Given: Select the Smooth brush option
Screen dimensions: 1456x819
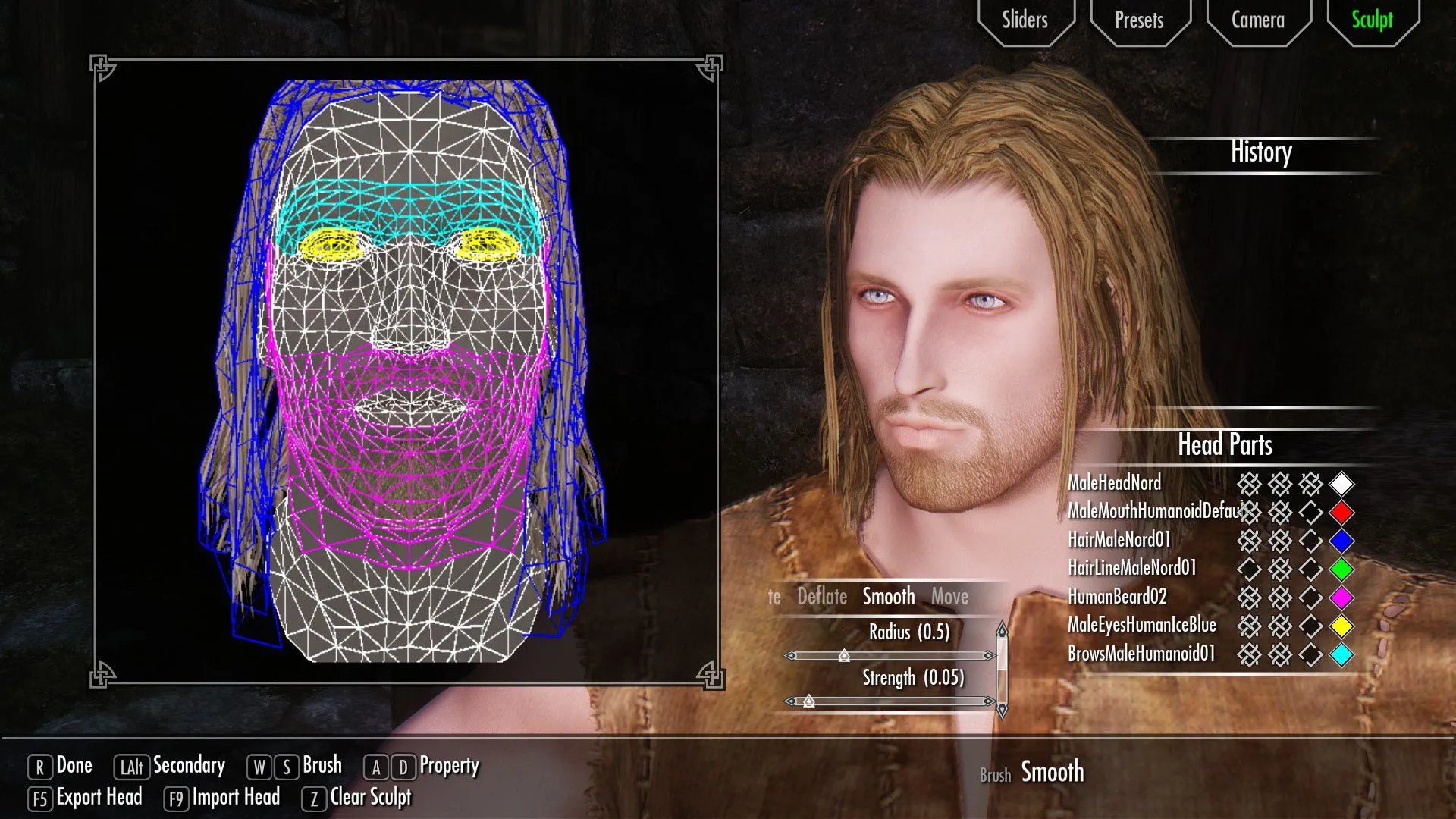Looking at the screenshot, I should pyautogui.click(x=889, y=598).
